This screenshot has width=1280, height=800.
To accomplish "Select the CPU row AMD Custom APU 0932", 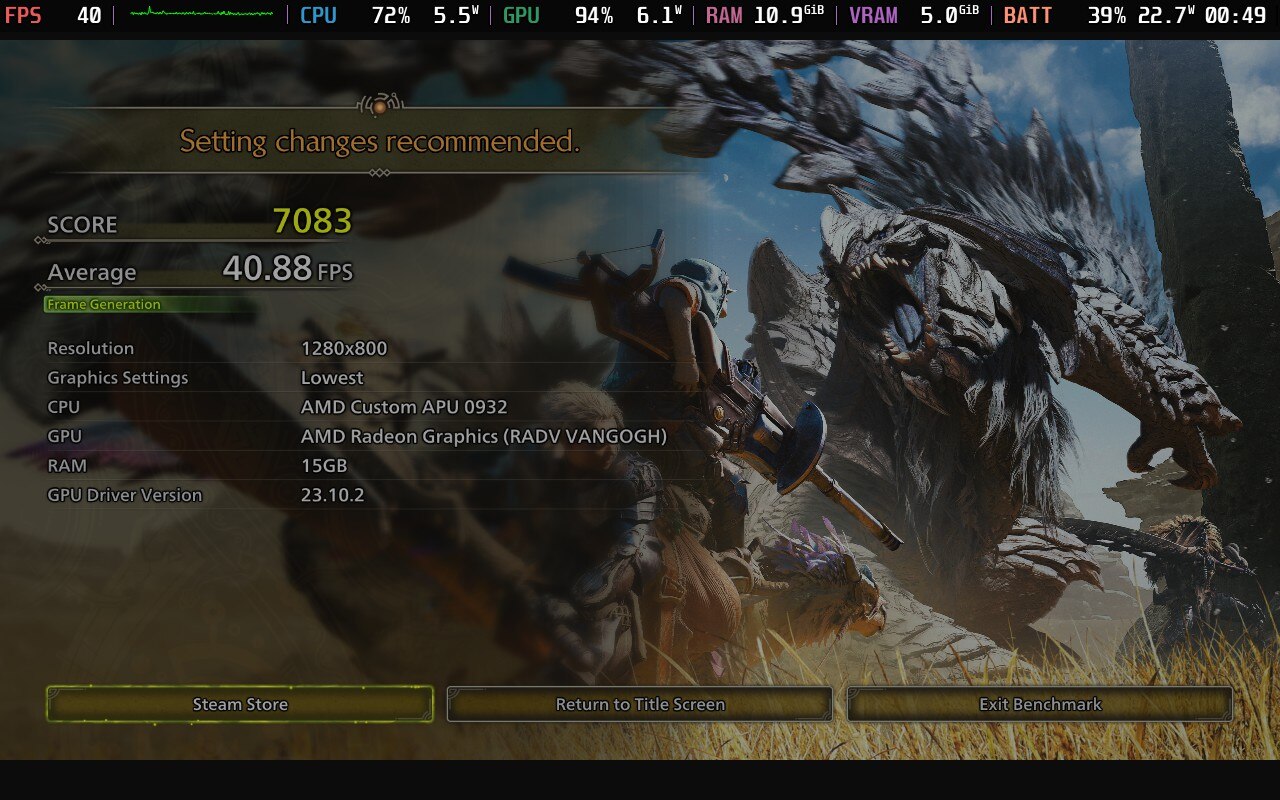I will [x=405, y=407].
